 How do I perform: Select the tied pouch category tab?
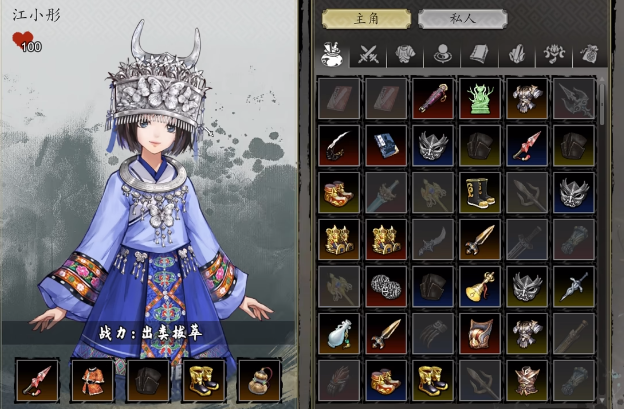[x=589, y=54]
